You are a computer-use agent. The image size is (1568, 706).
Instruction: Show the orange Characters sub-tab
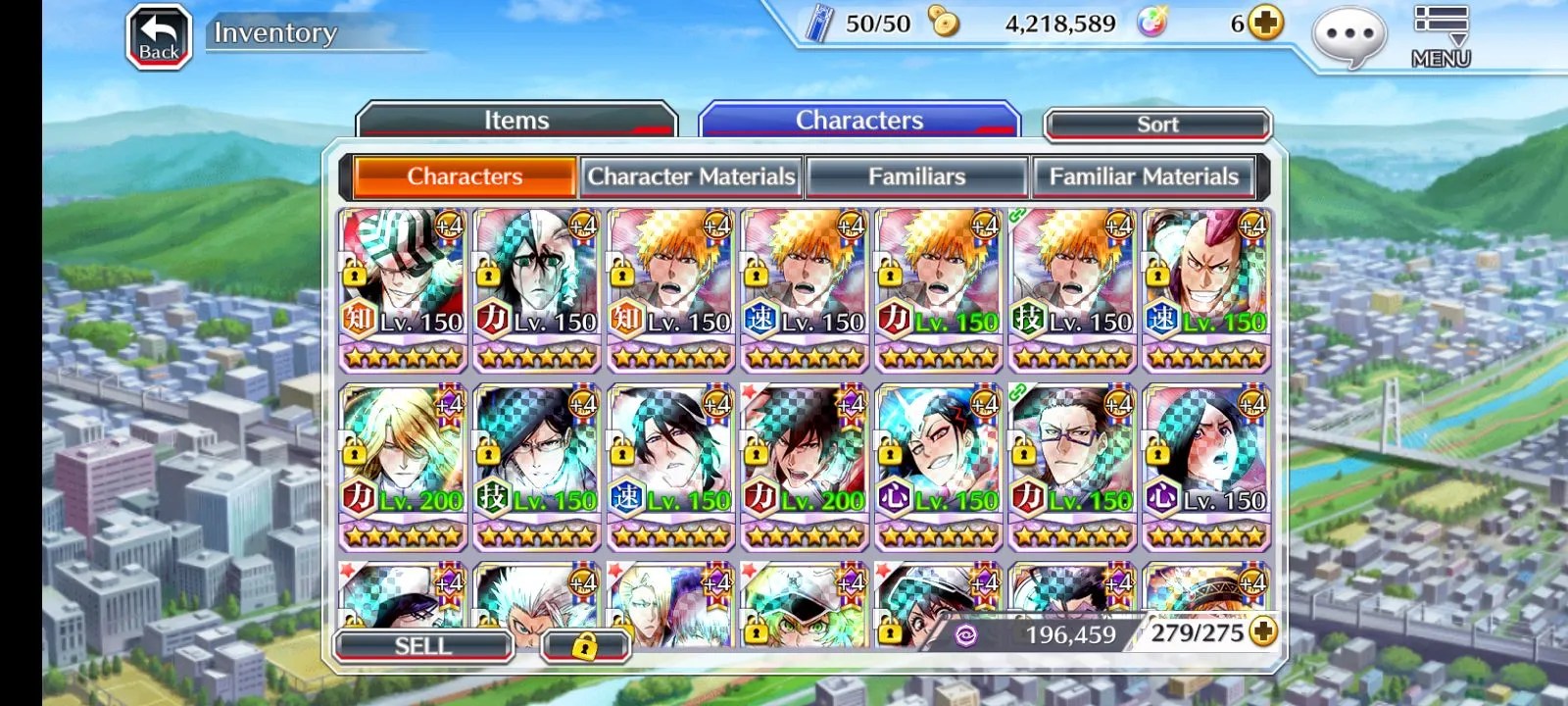(x=465, y=176)
